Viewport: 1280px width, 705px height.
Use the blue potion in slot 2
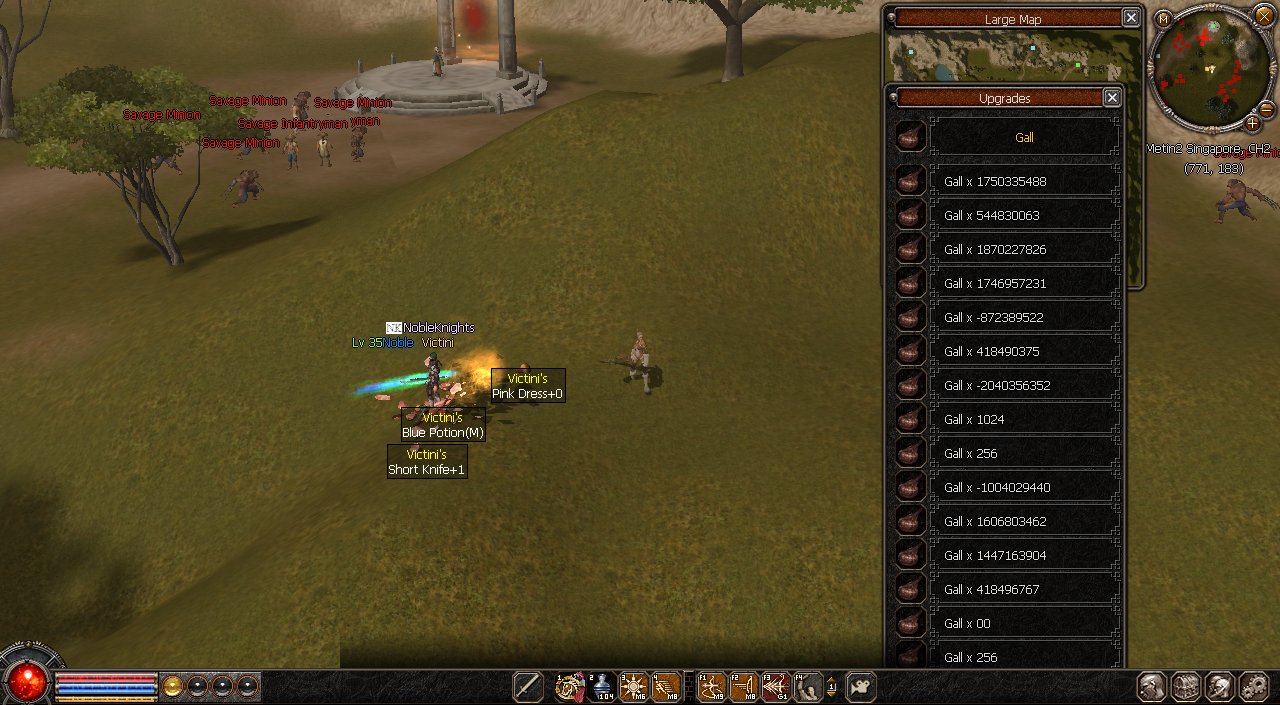click(x=602, y=687)
